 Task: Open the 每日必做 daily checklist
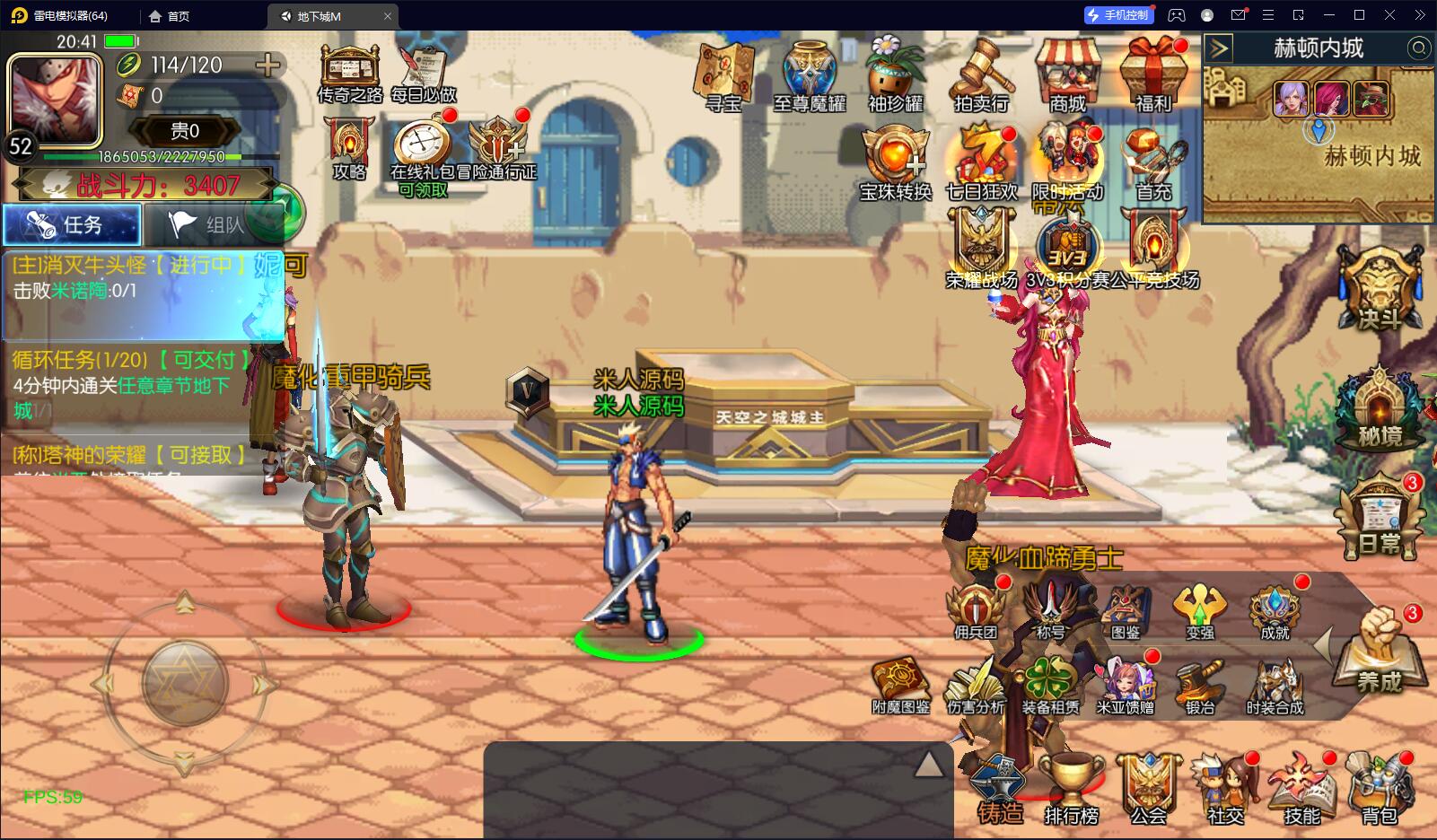pyautogui.click(x=424, y=74)
